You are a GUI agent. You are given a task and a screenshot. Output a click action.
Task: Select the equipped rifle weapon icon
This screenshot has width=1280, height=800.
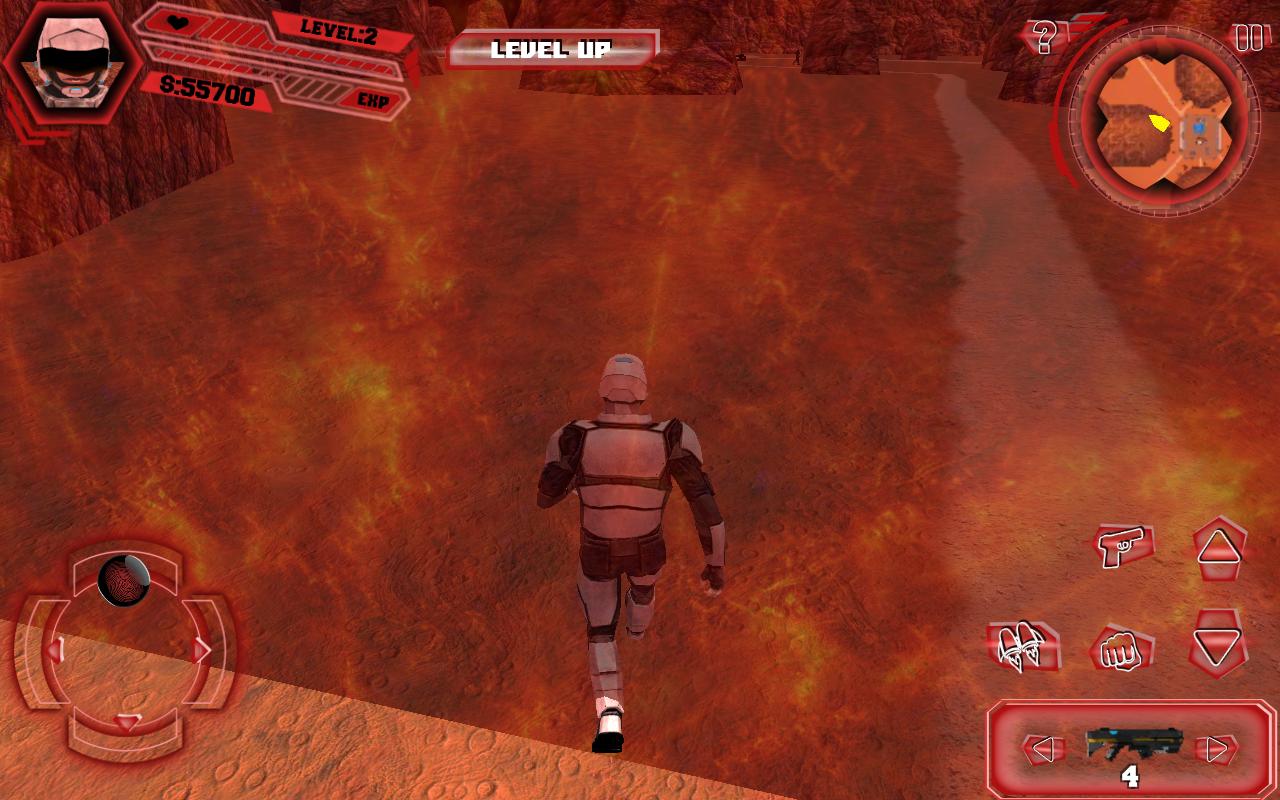(1133, 743)
